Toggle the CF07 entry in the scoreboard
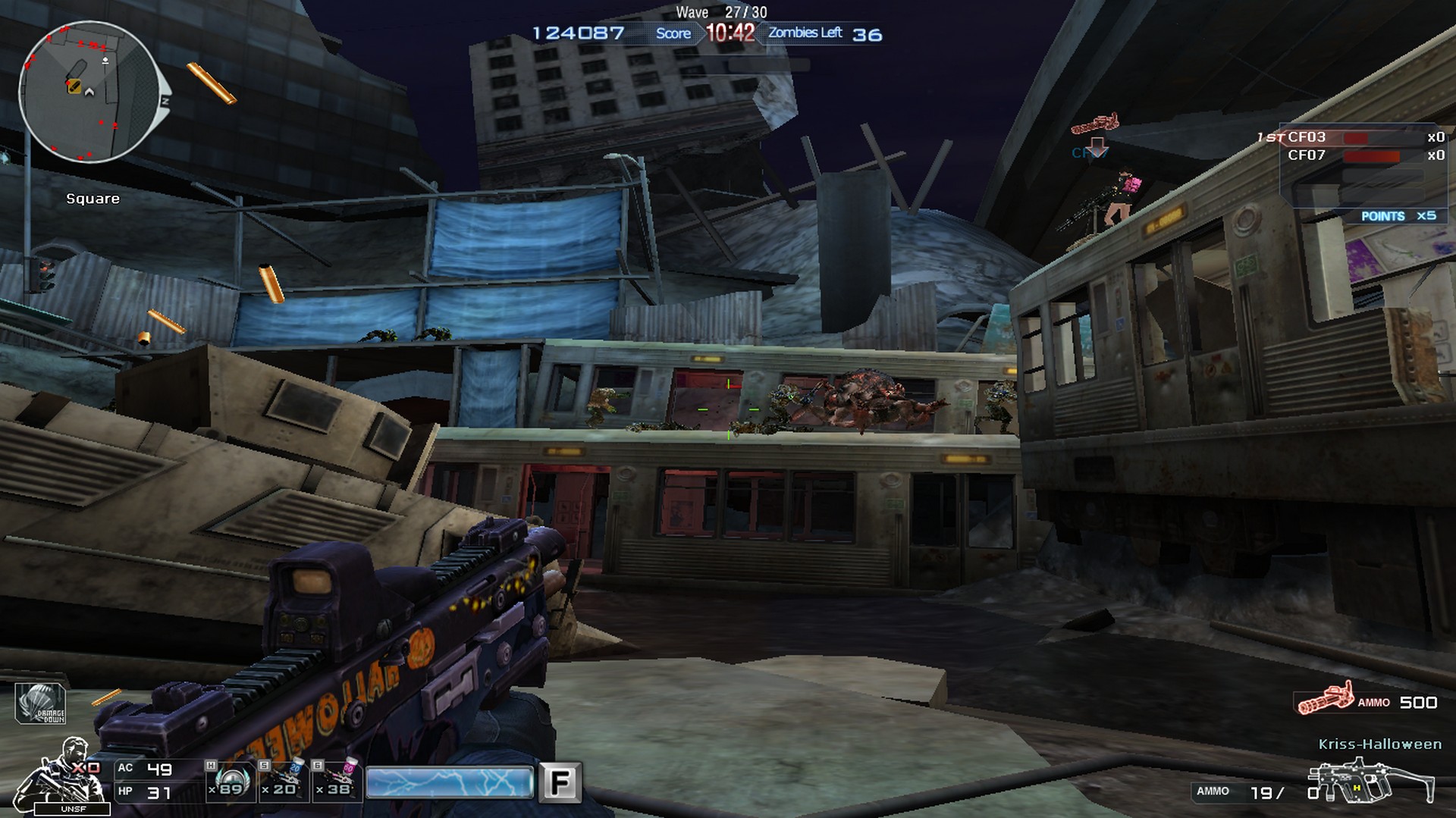Viewport: 1456px width, 818px height. coord(1308,155)
